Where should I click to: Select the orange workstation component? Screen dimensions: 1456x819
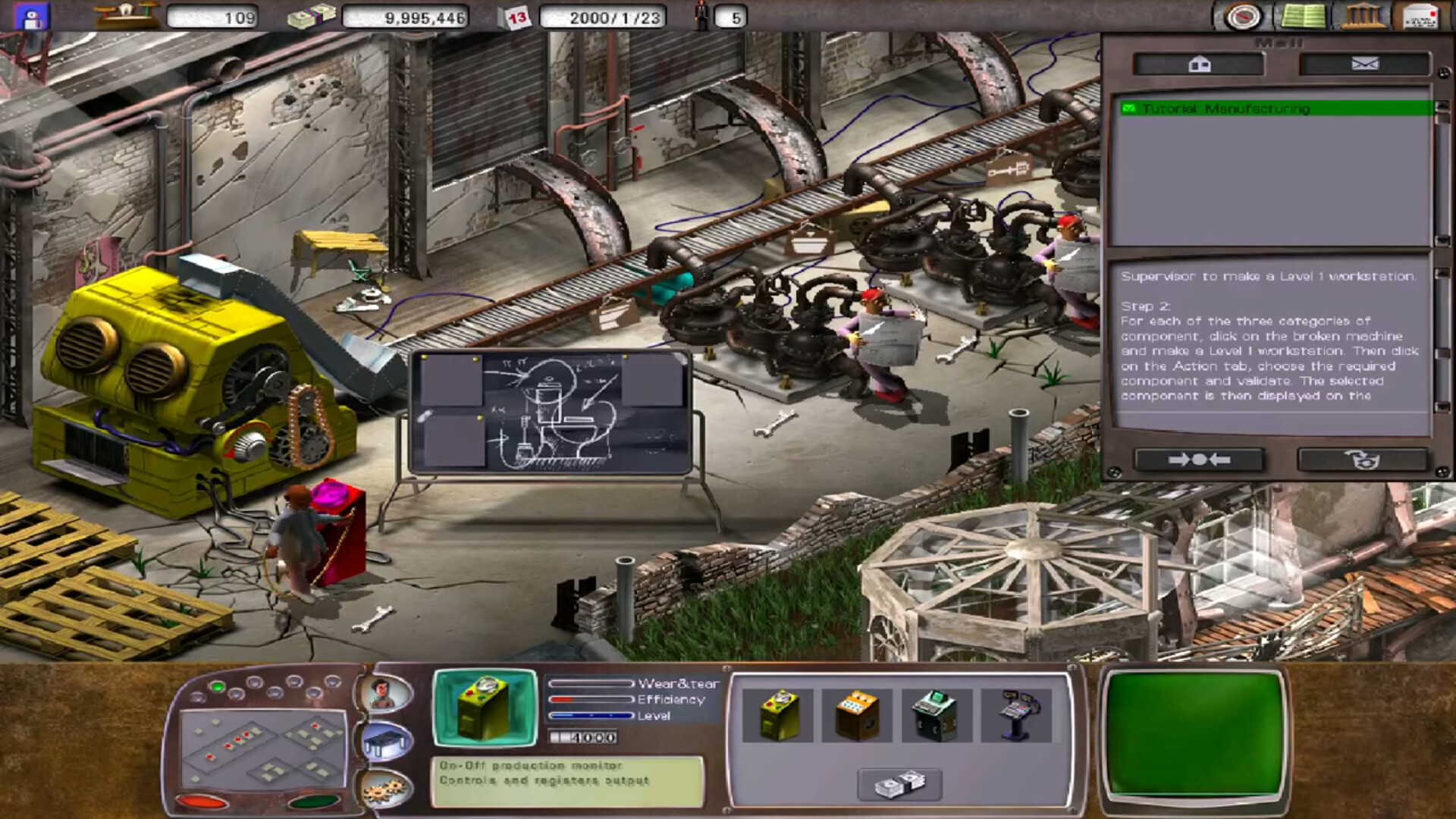(x=858, y=713)
